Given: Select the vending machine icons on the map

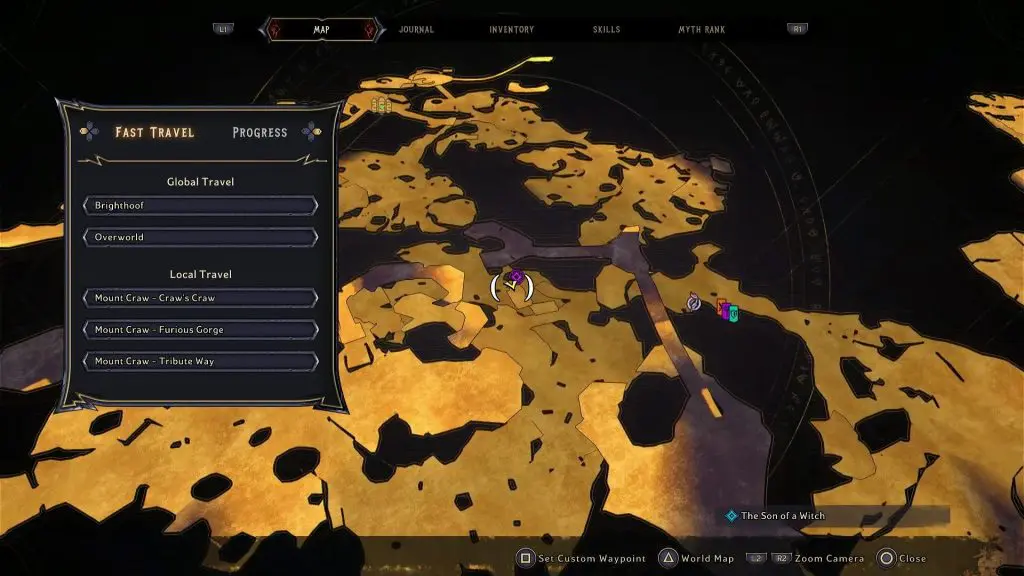Looking at the screenshot, I should pos(727,311).
